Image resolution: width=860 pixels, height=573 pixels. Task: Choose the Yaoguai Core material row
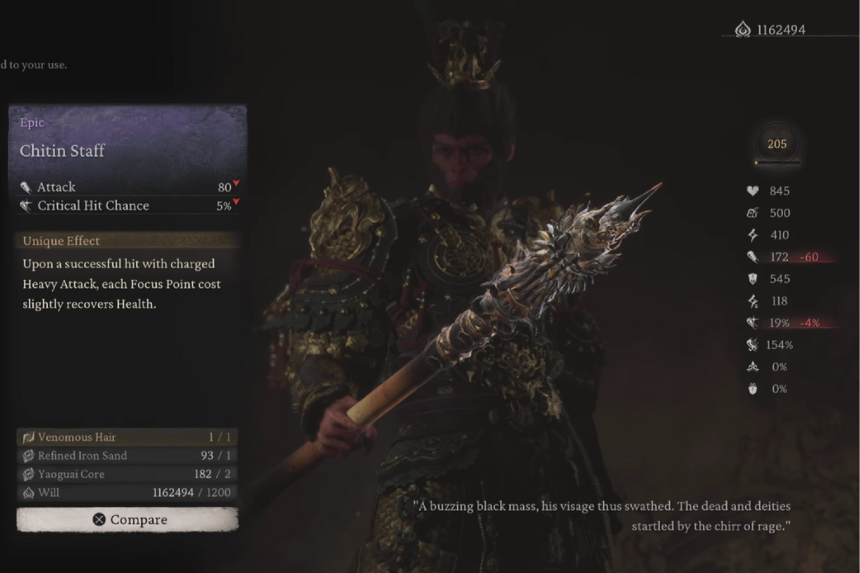128,474
